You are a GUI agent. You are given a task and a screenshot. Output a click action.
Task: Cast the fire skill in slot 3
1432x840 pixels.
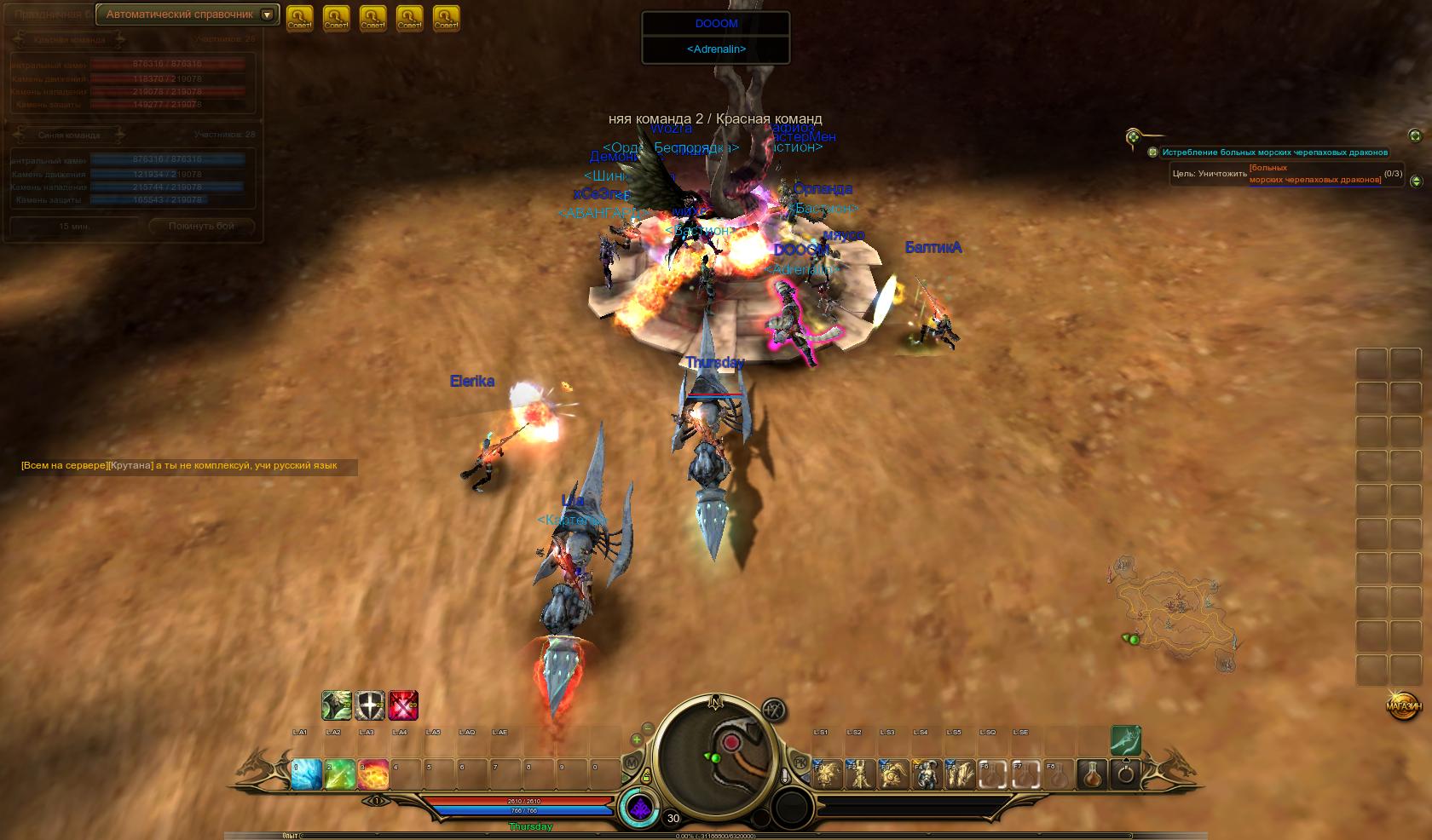373,774
